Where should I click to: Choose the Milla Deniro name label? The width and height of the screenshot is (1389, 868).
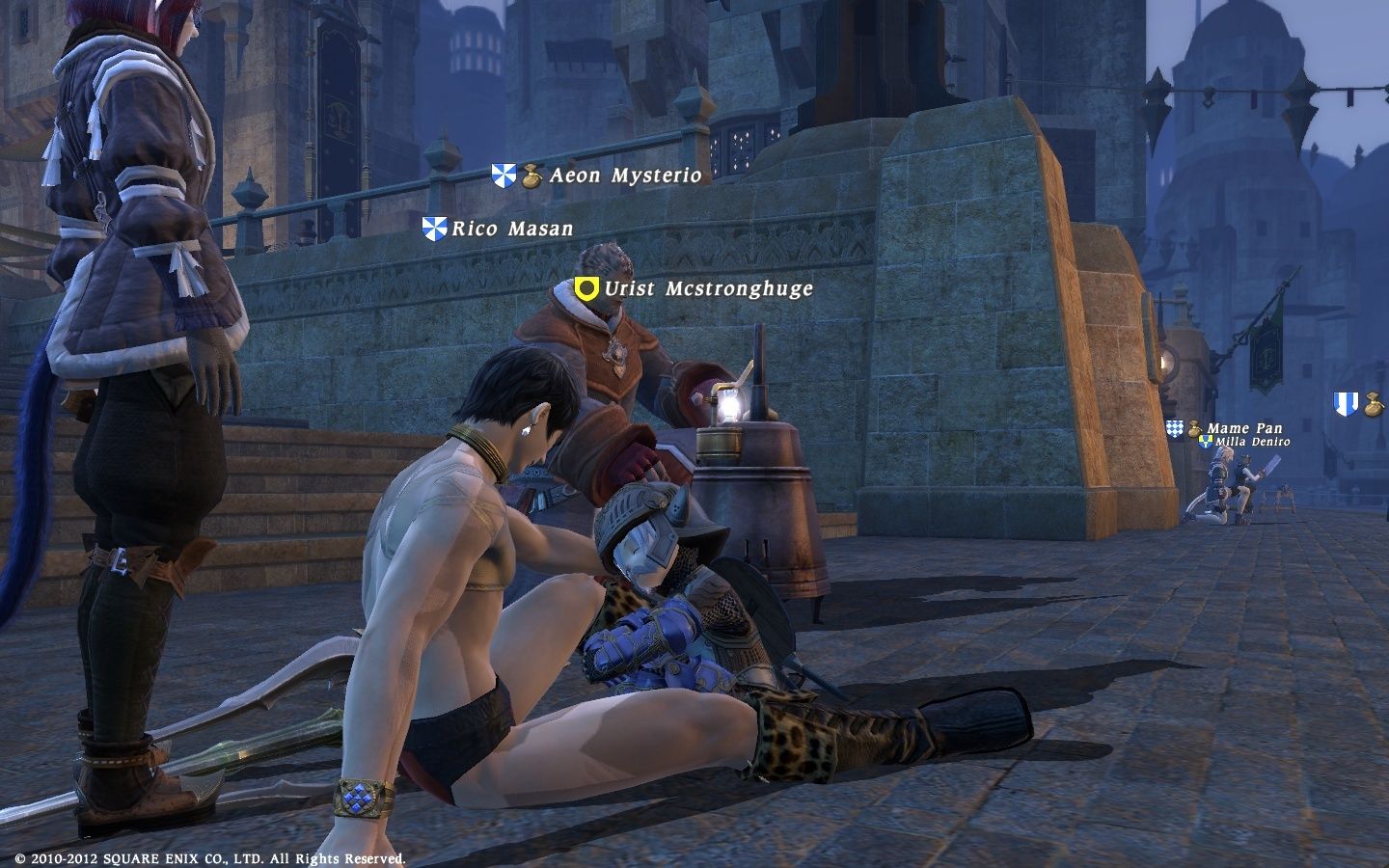(x=1252, y=442)
